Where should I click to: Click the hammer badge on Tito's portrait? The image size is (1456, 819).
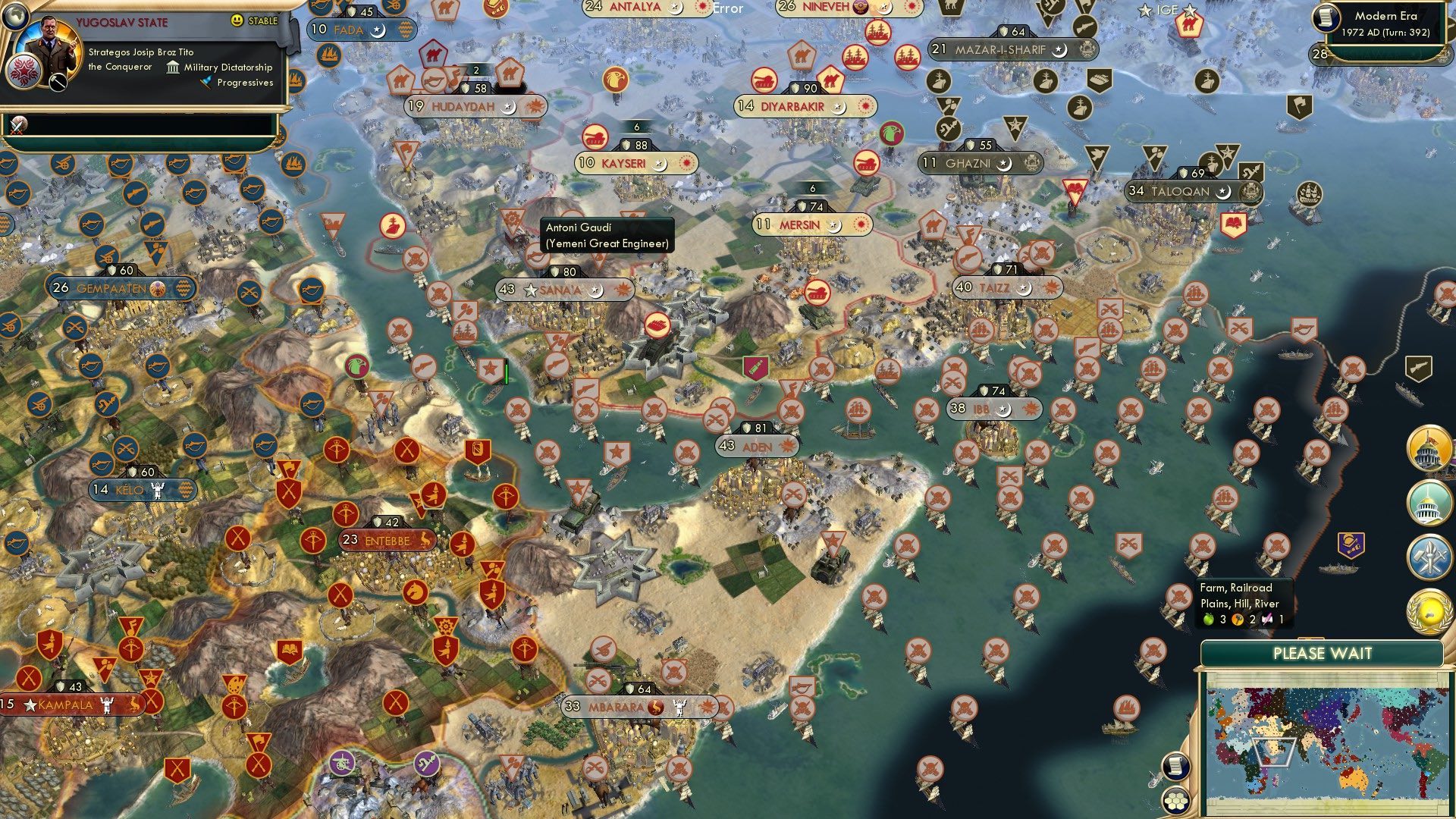click(x=58, y=83)
